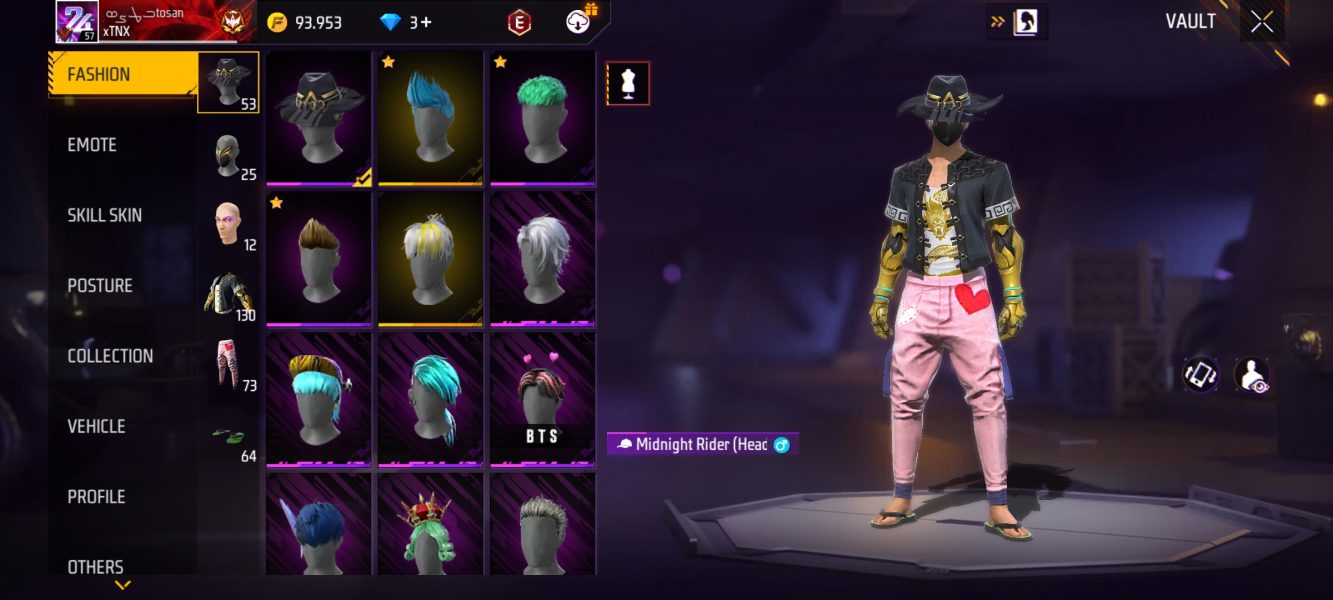Open the pink pants subcategory
This screenshot has width=1333, height=600.
(x=229, y=367)
